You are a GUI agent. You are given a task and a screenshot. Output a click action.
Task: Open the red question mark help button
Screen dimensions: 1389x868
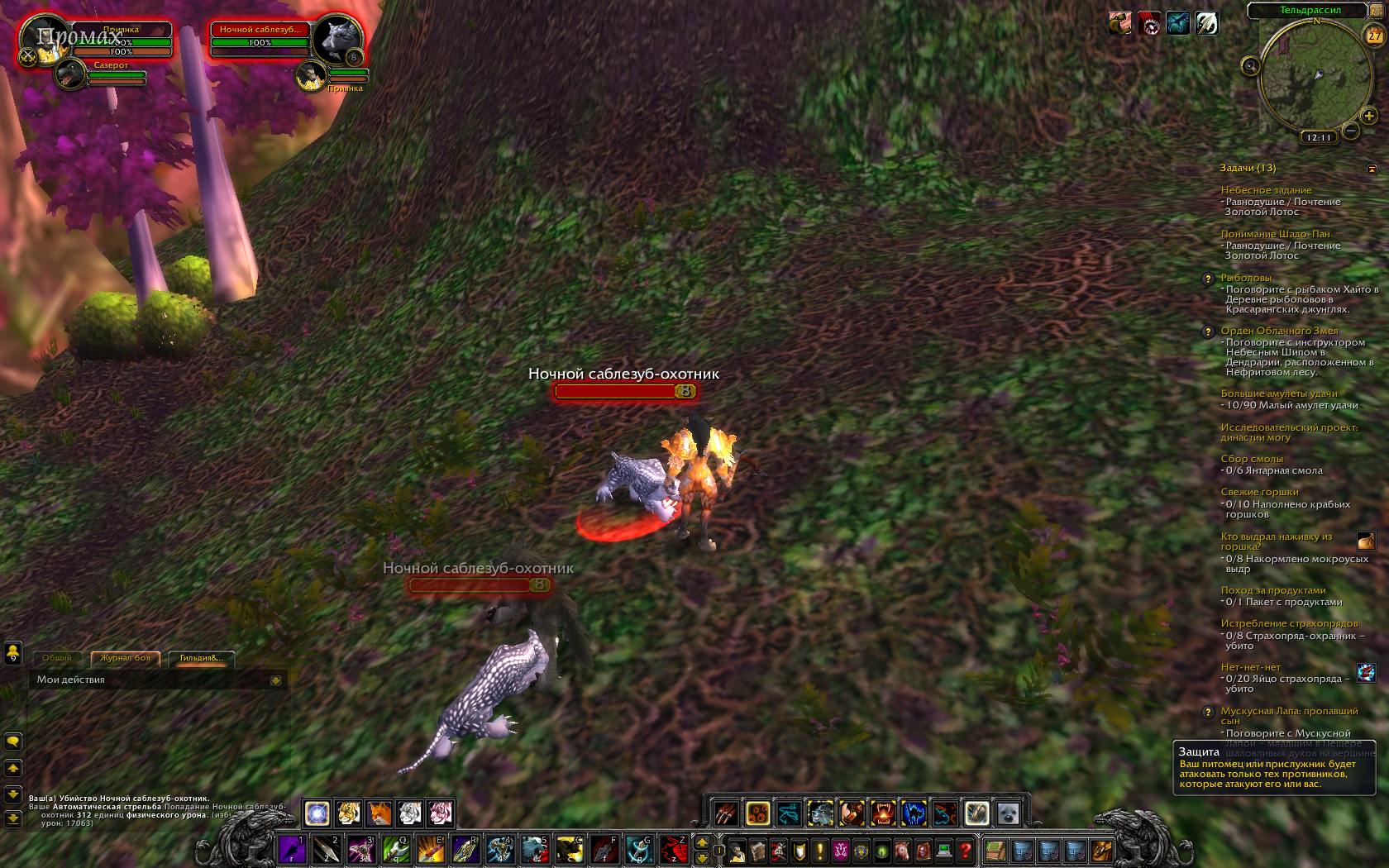[964, 850]
